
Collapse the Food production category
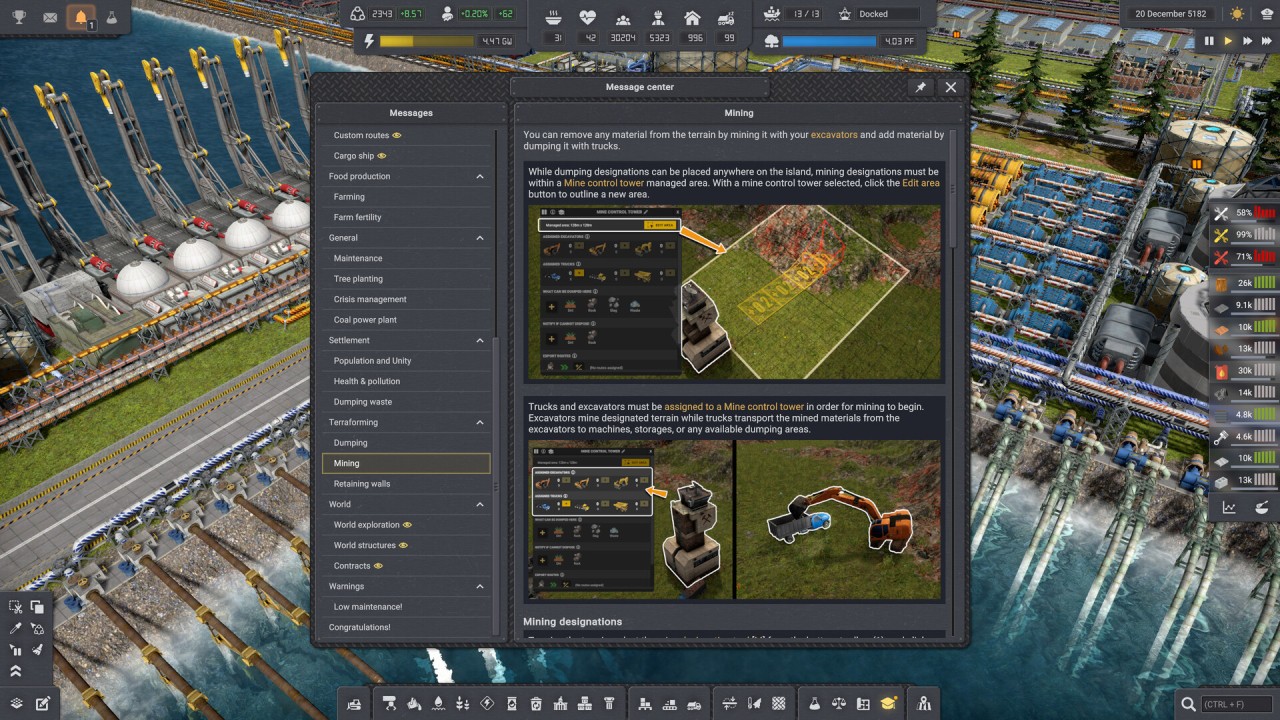[480, 176]
